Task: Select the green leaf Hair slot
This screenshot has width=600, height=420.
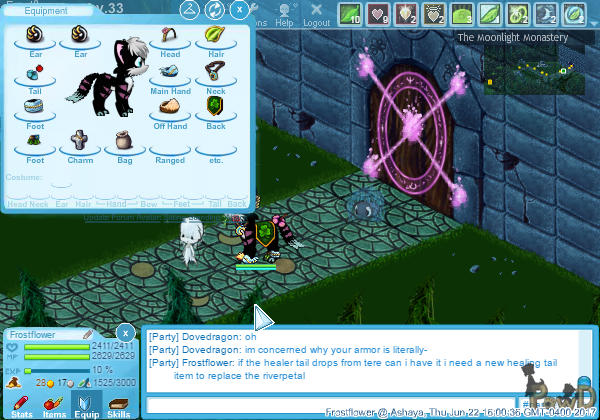Action: click(x=213, y=39)
